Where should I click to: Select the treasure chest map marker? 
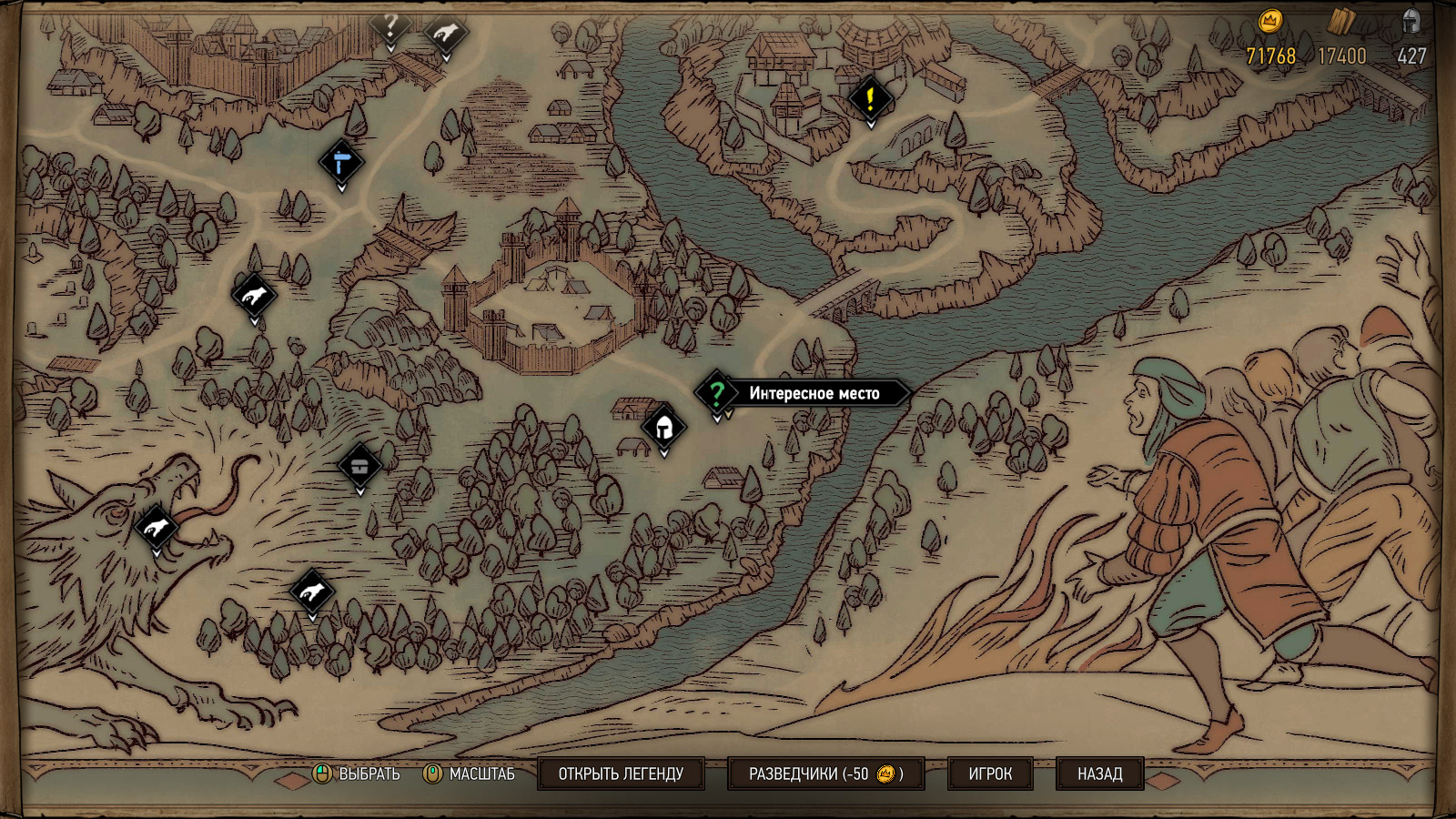coord(359,467)
